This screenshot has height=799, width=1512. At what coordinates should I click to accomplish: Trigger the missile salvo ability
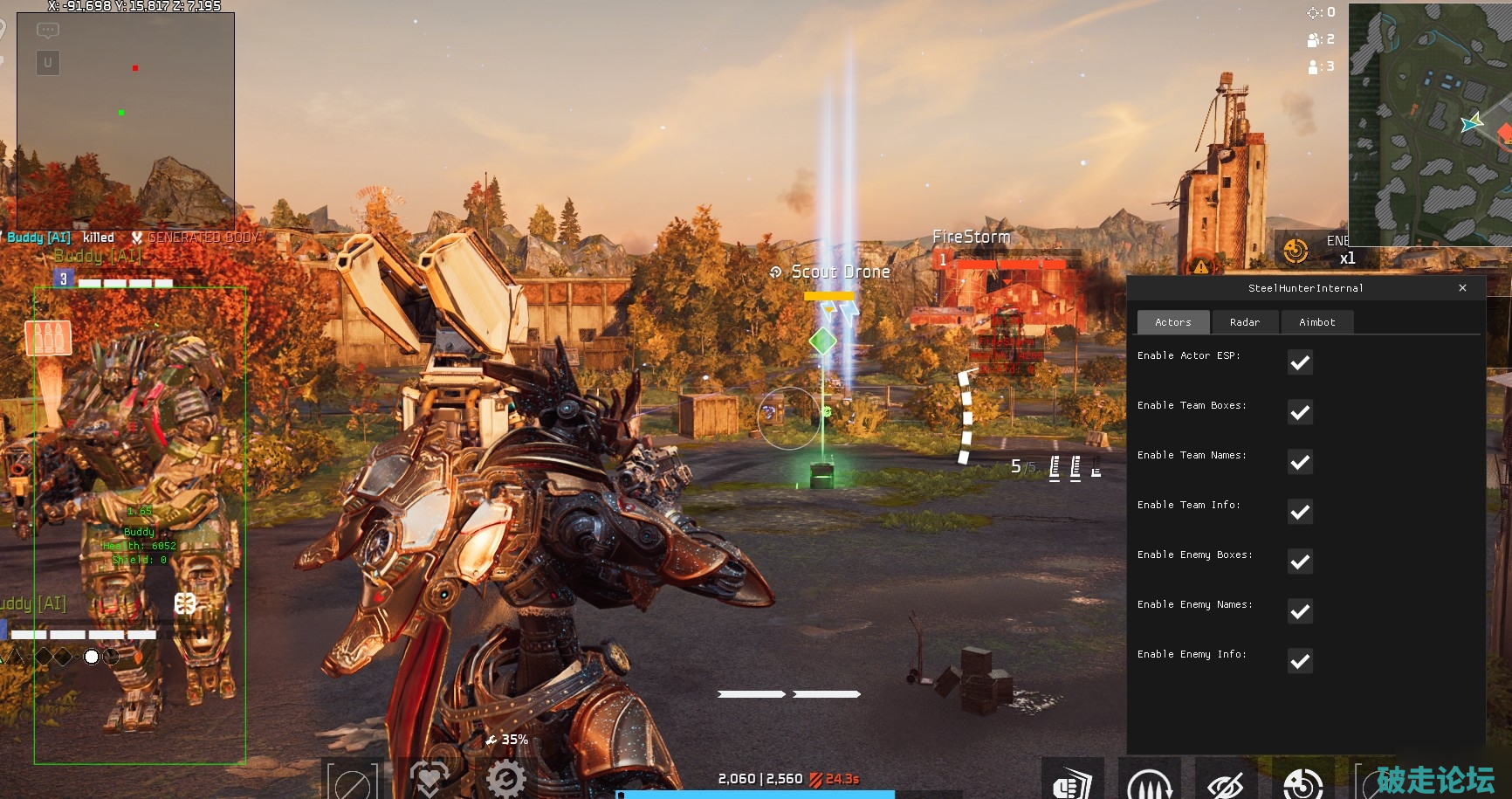tap(1149, 782)
